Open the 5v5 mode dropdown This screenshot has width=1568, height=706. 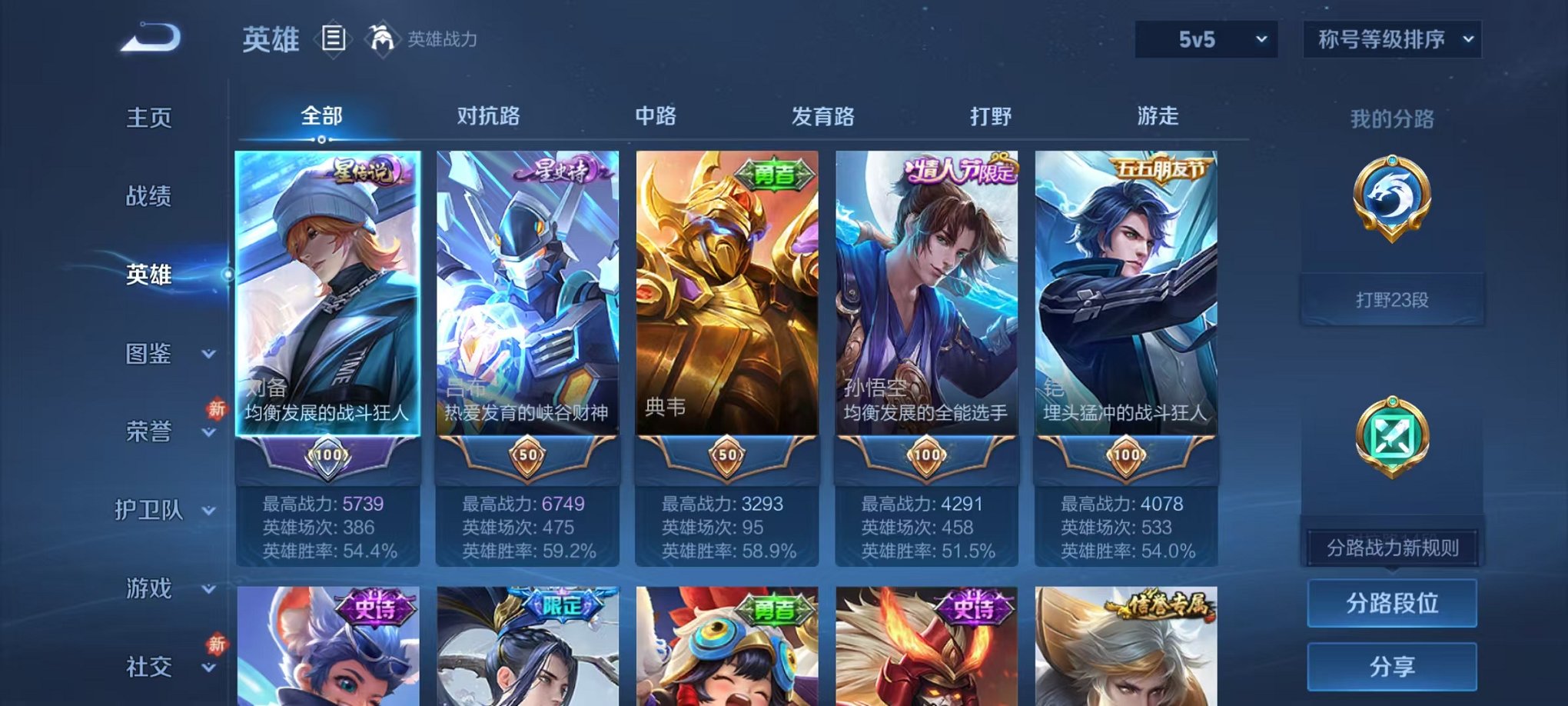(x=1204, y=38)
